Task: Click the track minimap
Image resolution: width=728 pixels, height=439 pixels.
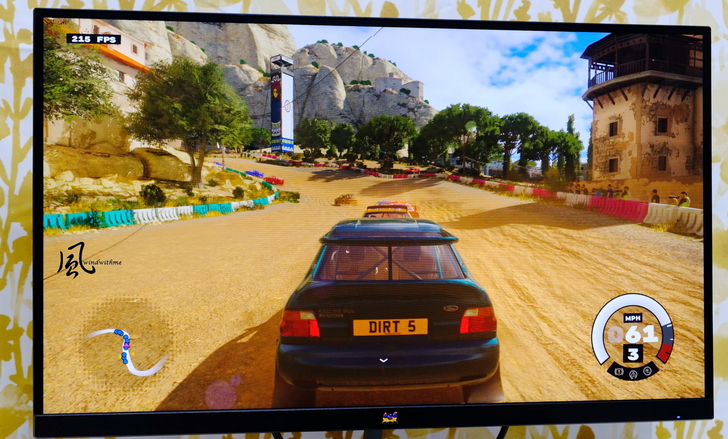Action: coord(127,351)
